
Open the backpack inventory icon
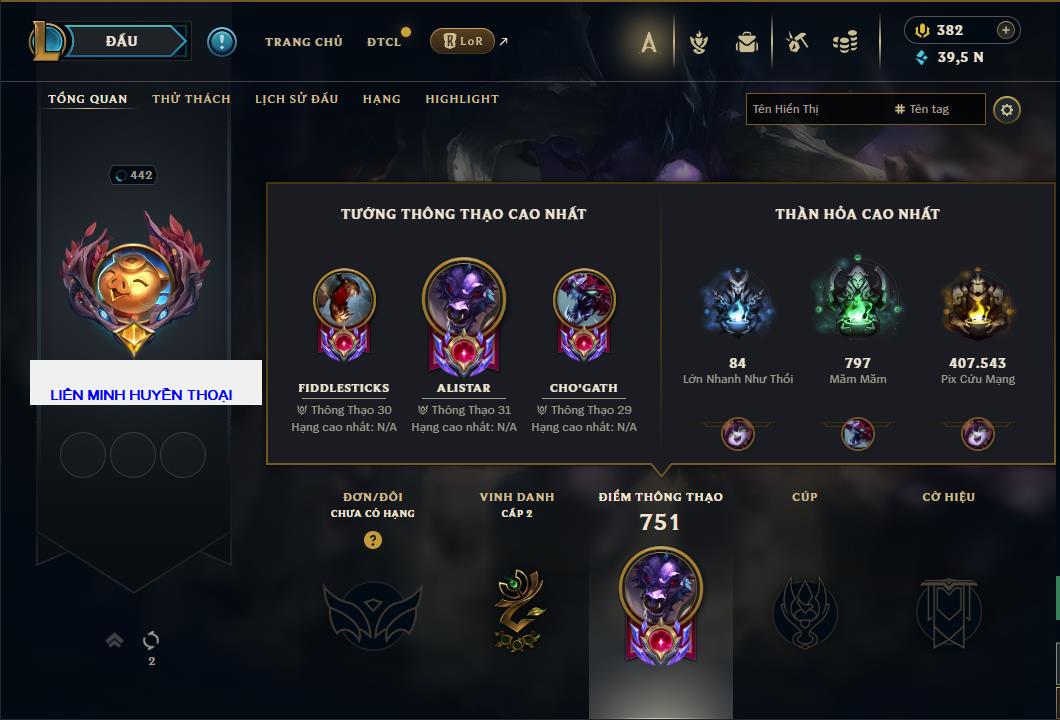click(x=747, y=42)
